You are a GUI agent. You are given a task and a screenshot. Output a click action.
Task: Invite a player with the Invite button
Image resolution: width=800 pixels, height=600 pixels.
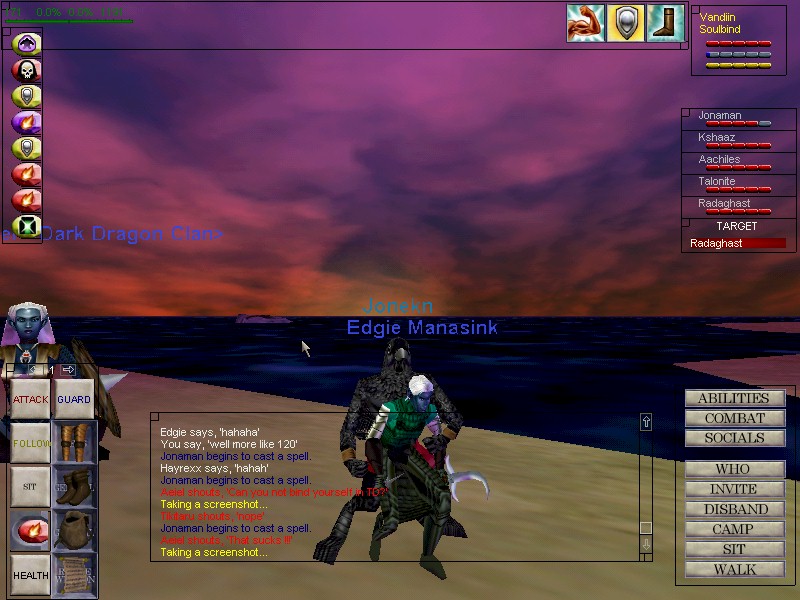[734, 489]
